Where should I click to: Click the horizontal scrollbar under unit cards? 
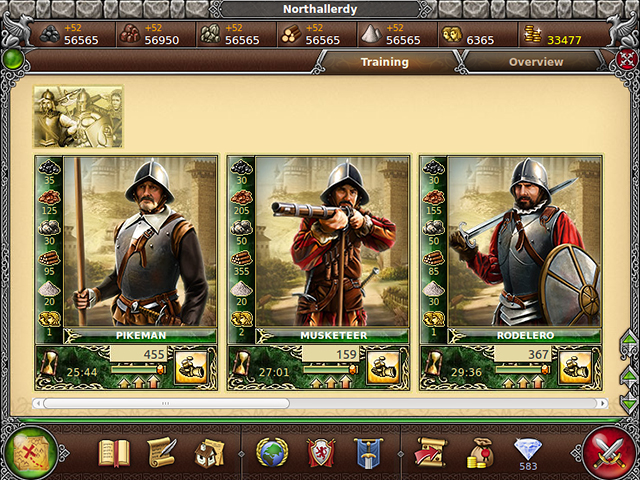[x=165, y=403]
